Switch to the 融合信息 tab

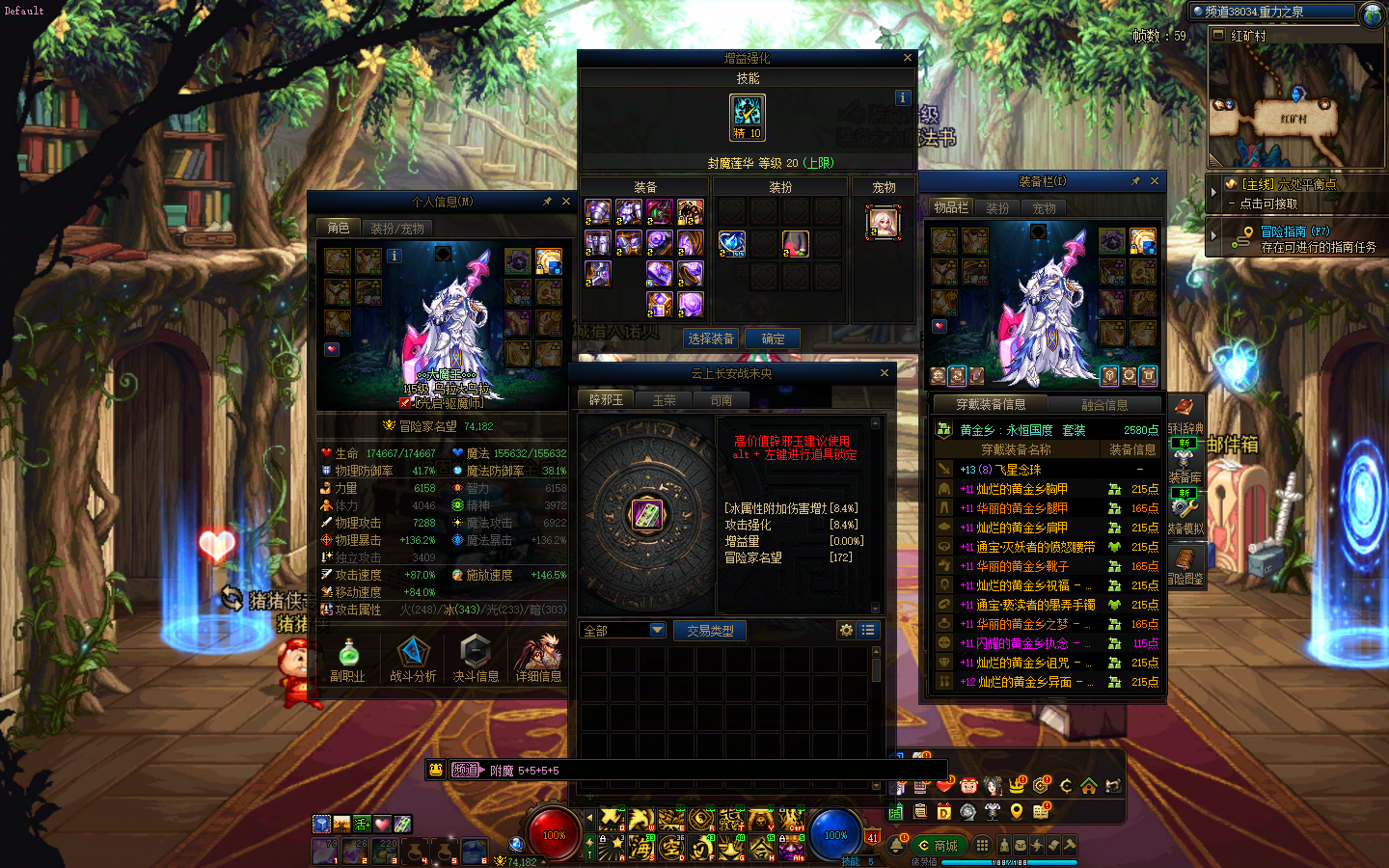pos(1104,405)
